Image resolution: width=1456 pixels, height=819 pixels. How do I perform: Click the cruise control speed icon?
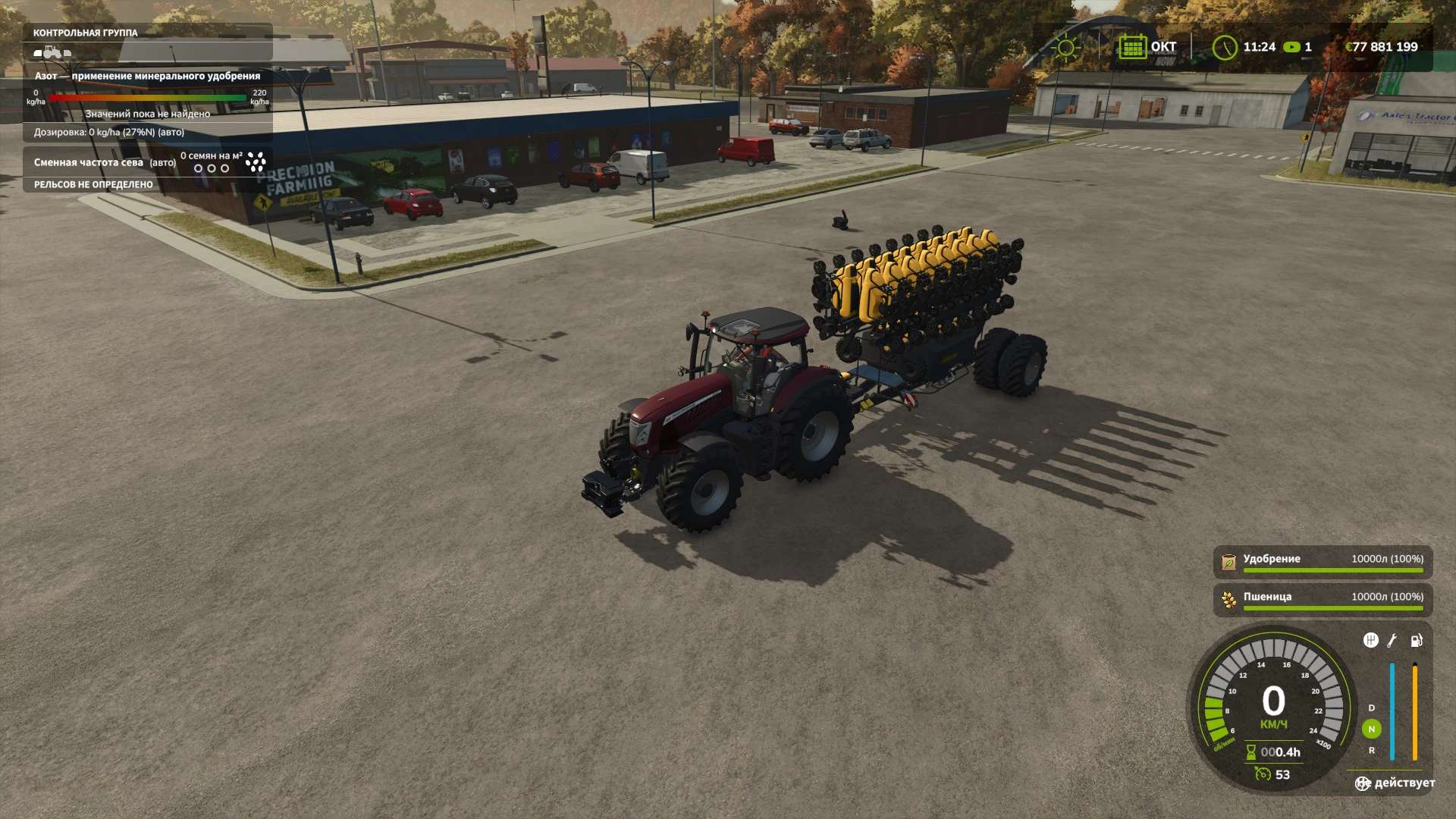pos(1263,773)
